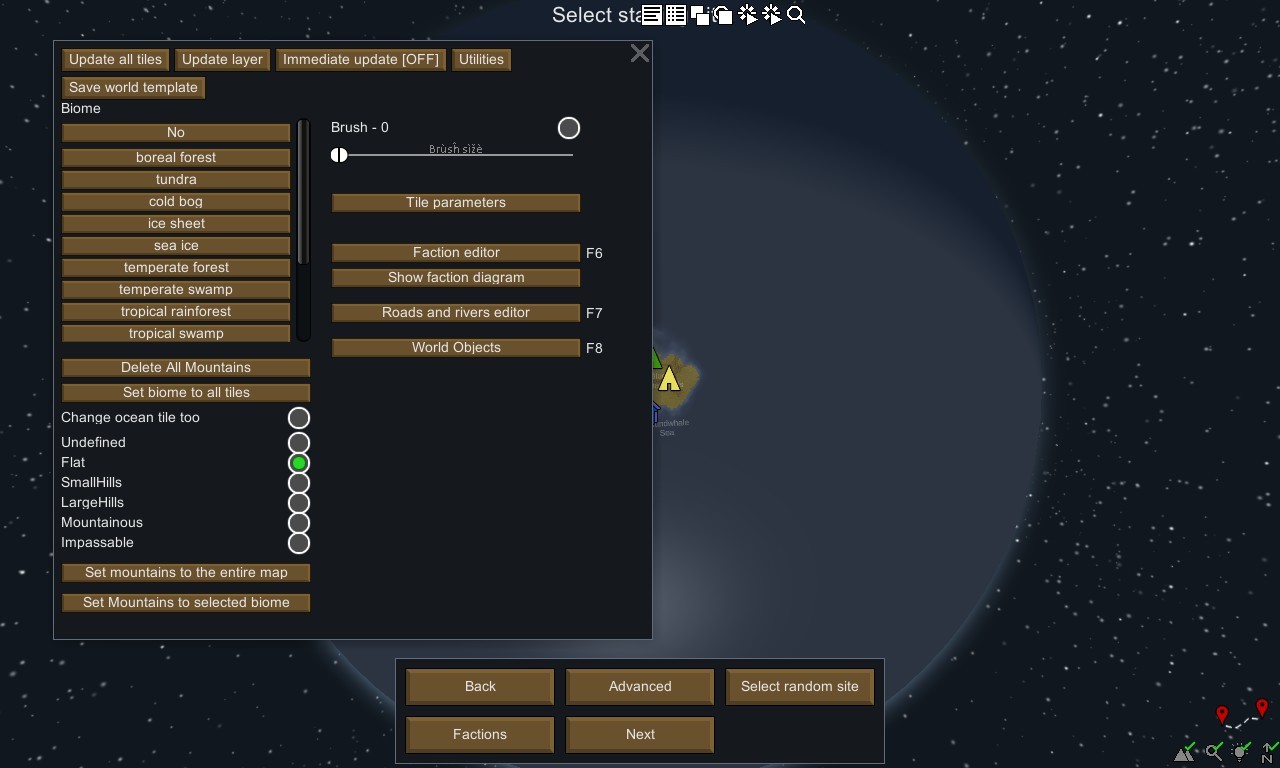Save world template
This screenshot has height=768, width=1280.
click(x=133, y=88)
